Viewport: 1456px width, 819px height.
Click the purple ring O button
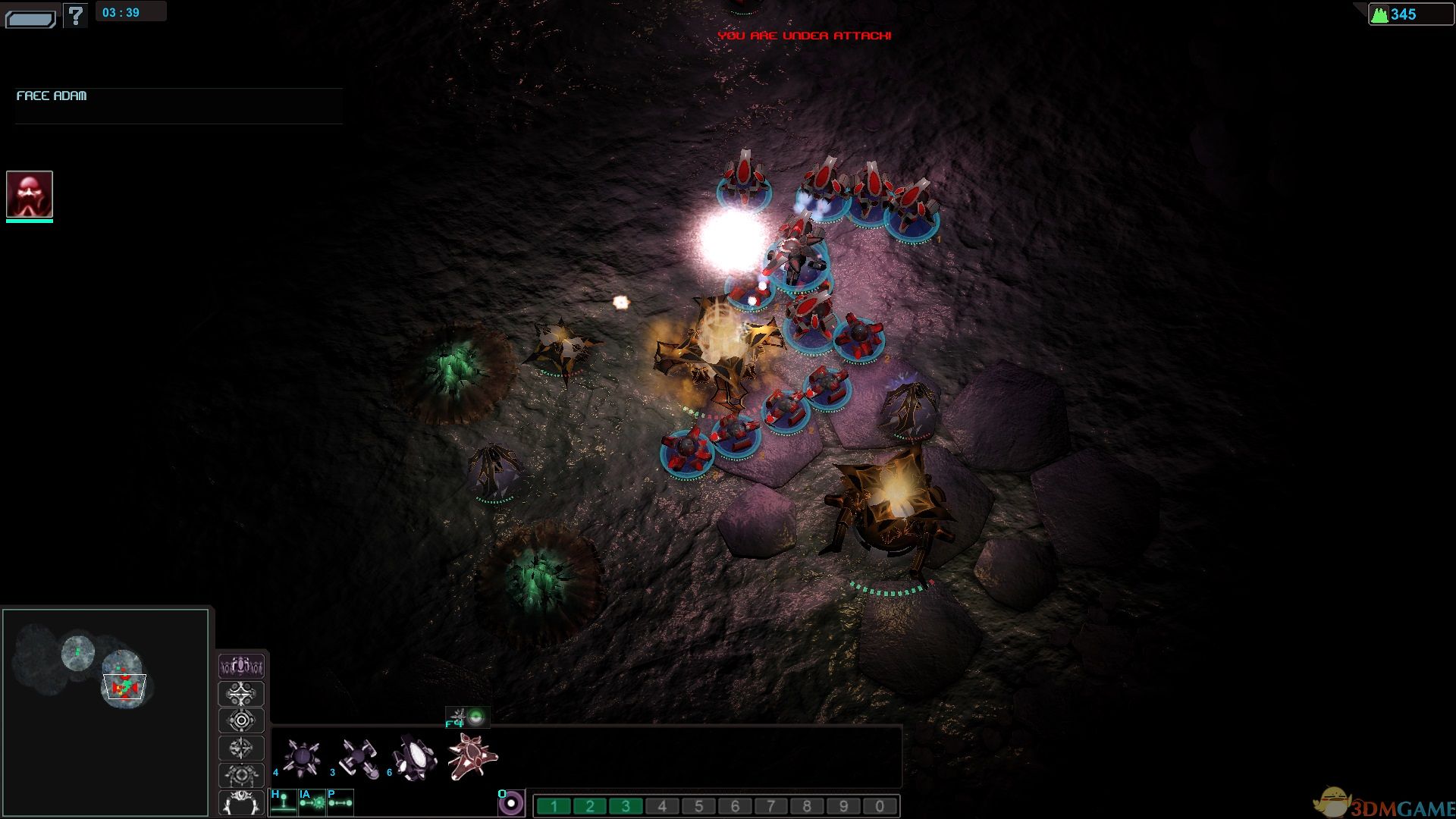tap(511, 803)
